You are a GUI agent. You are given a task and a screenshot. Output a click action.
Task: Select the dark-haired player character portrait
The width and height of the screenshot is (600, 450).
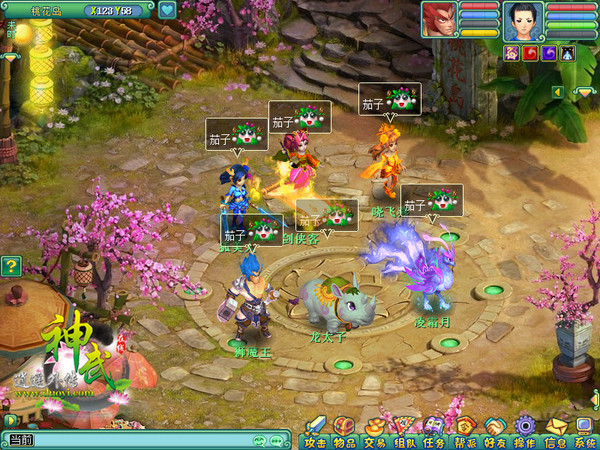click(523, 19)
